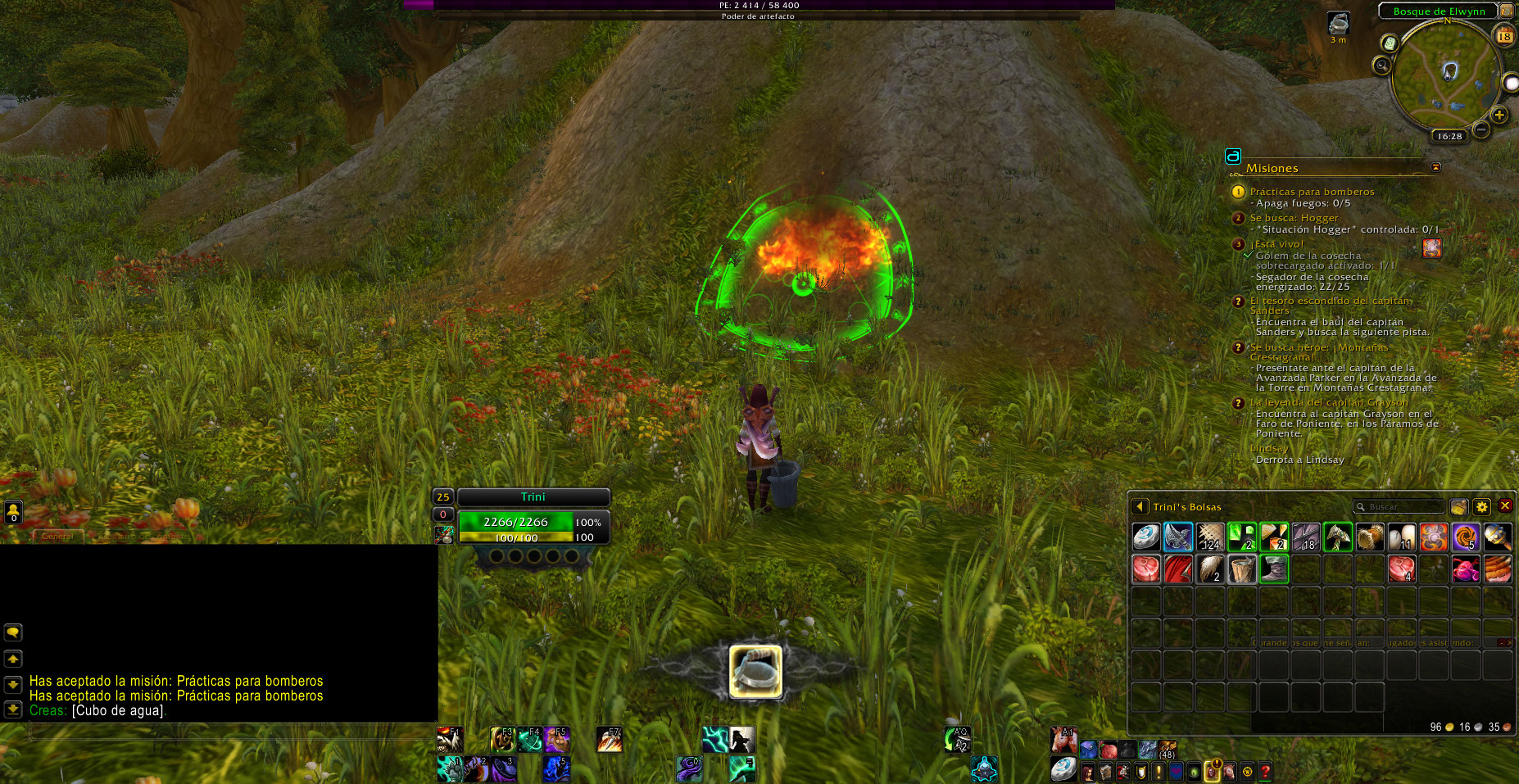Open the calendar showing day 18
This screenshot has width=1519, height=784.
(x=1504, y=35)
